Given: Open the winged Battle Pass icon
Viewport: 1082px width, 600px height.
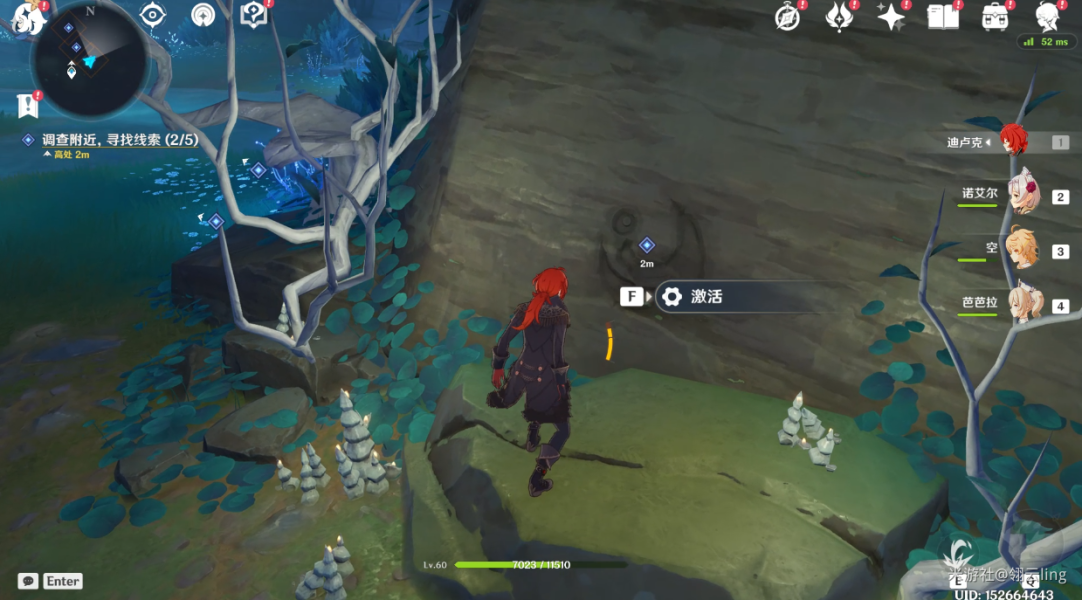Looking at the screenshot, I should 838,16.
